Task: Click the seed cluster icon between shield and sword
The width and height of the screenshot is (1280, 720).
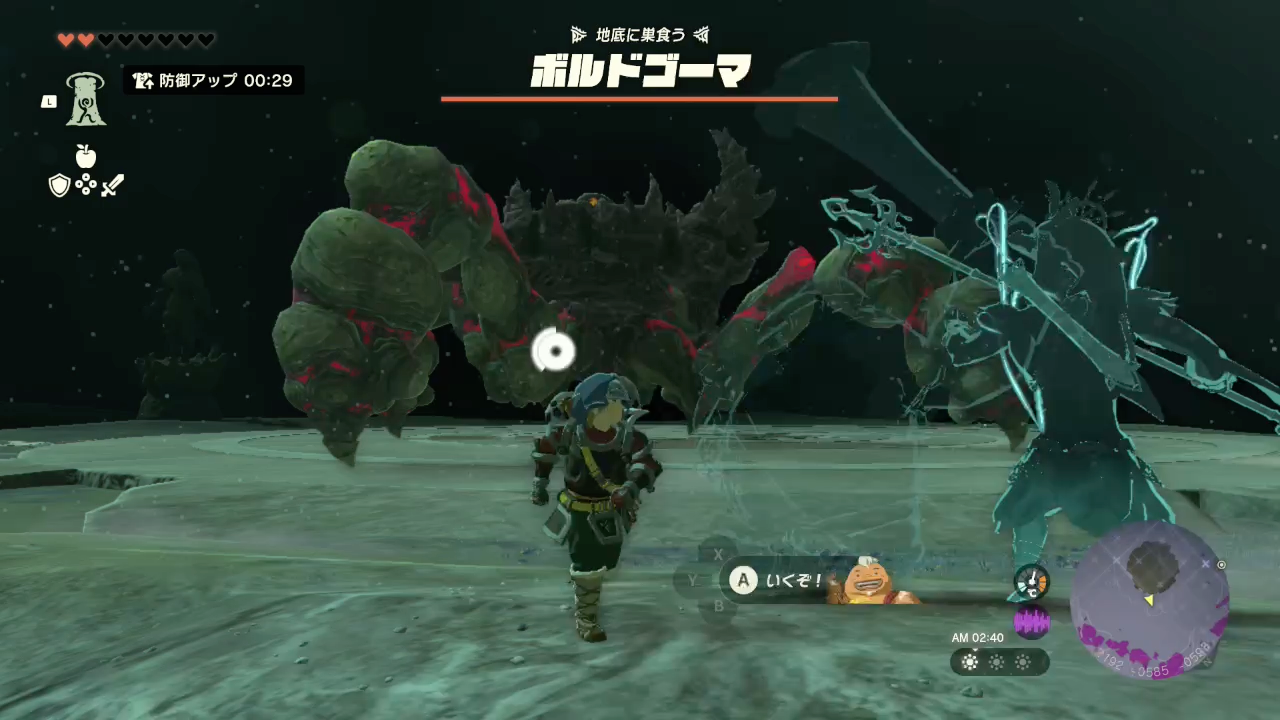Action: point(86,186)
